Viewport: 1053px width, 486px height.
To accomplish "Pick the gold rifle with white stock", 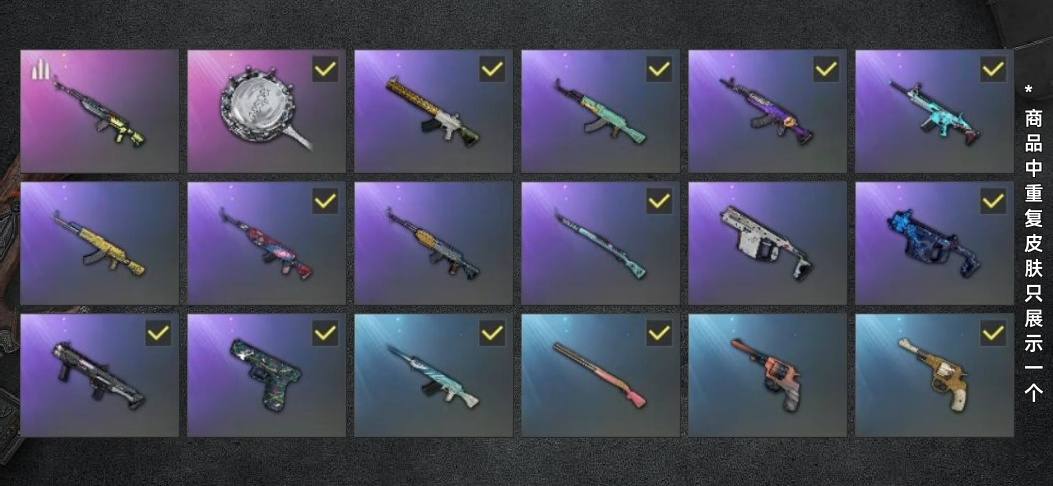I will [433, 111].
